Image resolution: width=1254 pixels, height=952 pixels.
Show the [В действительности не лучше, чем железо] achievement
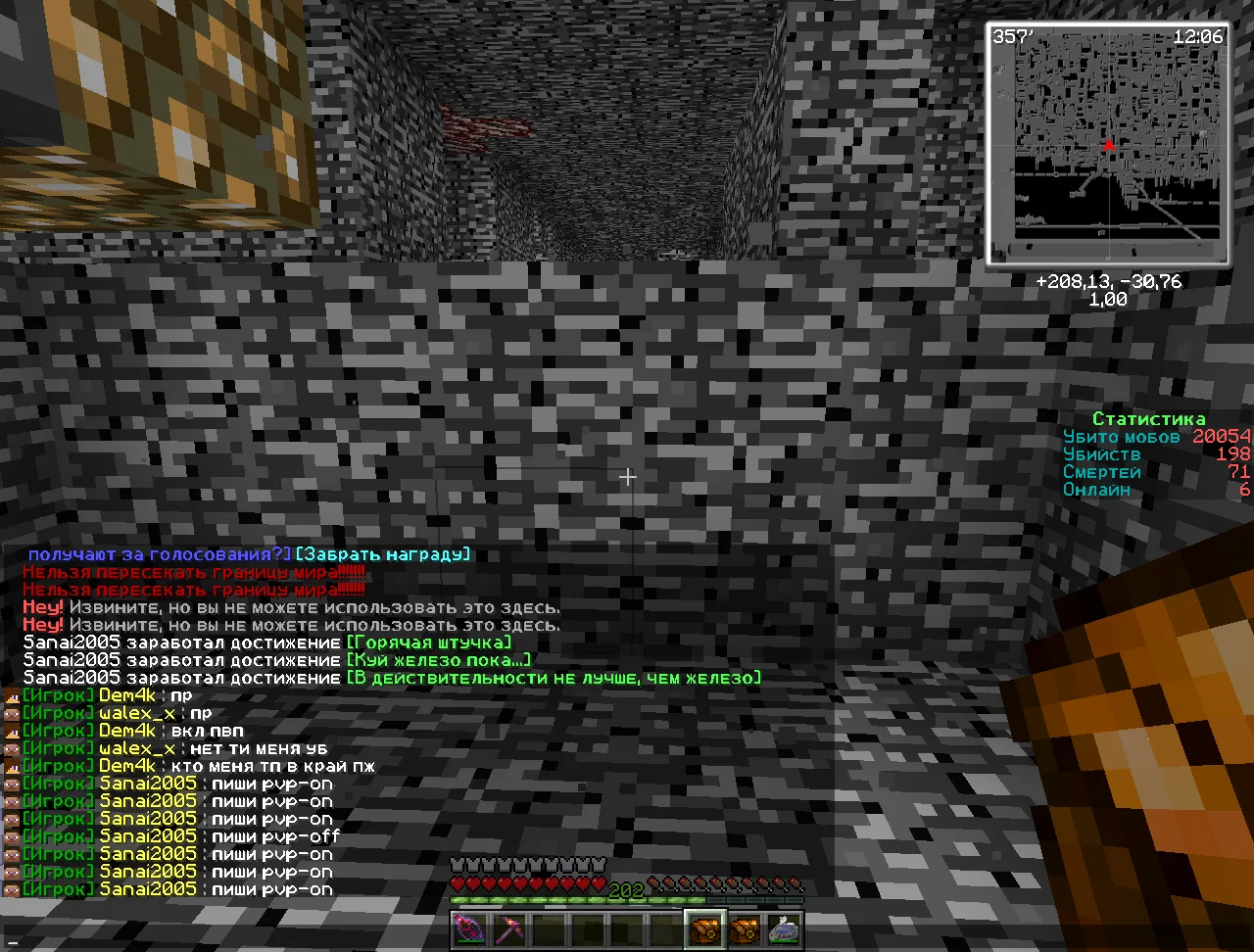(554, 678)
